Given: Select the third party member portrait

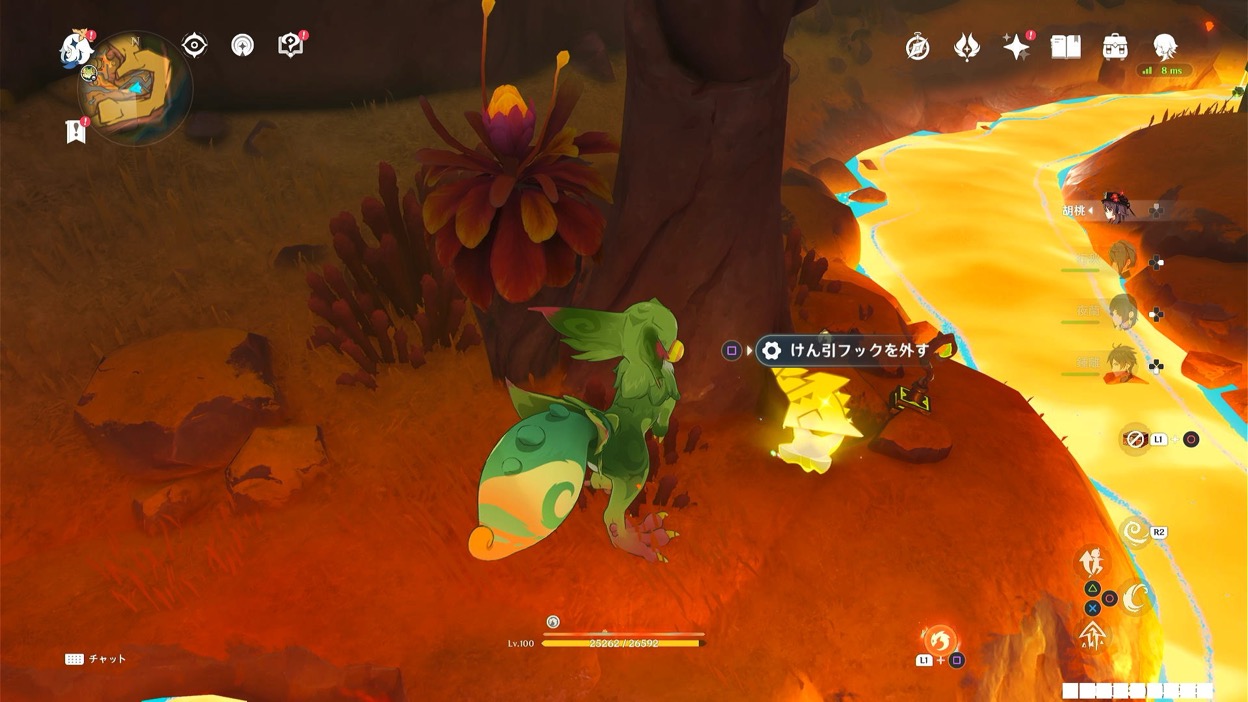Looking at the screenshot, I should 1122,310.
